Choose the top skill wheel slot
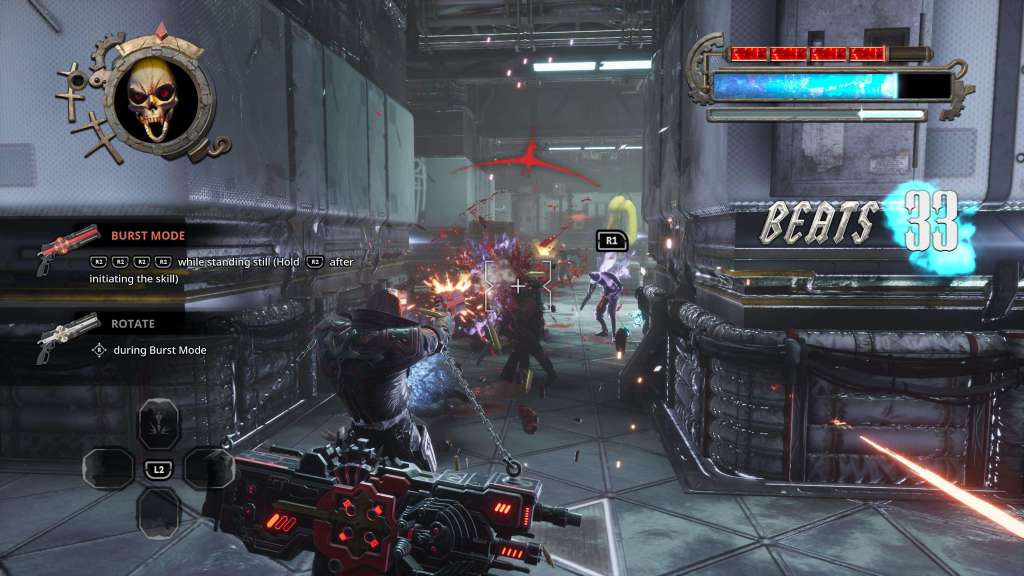Viewport: 1024px width, 576px height. (x=158, y=422)
